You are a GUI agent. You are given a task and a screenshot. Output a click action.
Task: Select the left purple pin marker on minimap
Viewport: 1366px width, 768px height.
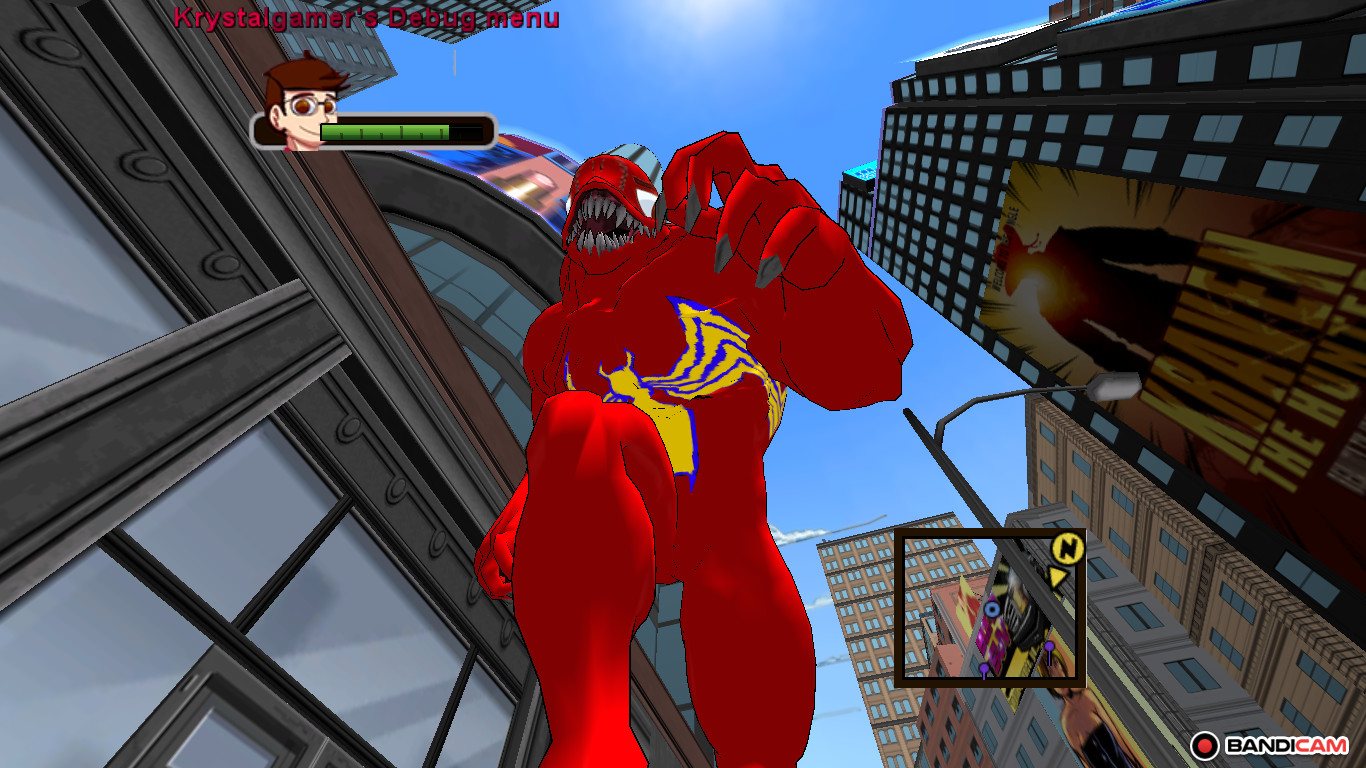(x=984, y=668)
